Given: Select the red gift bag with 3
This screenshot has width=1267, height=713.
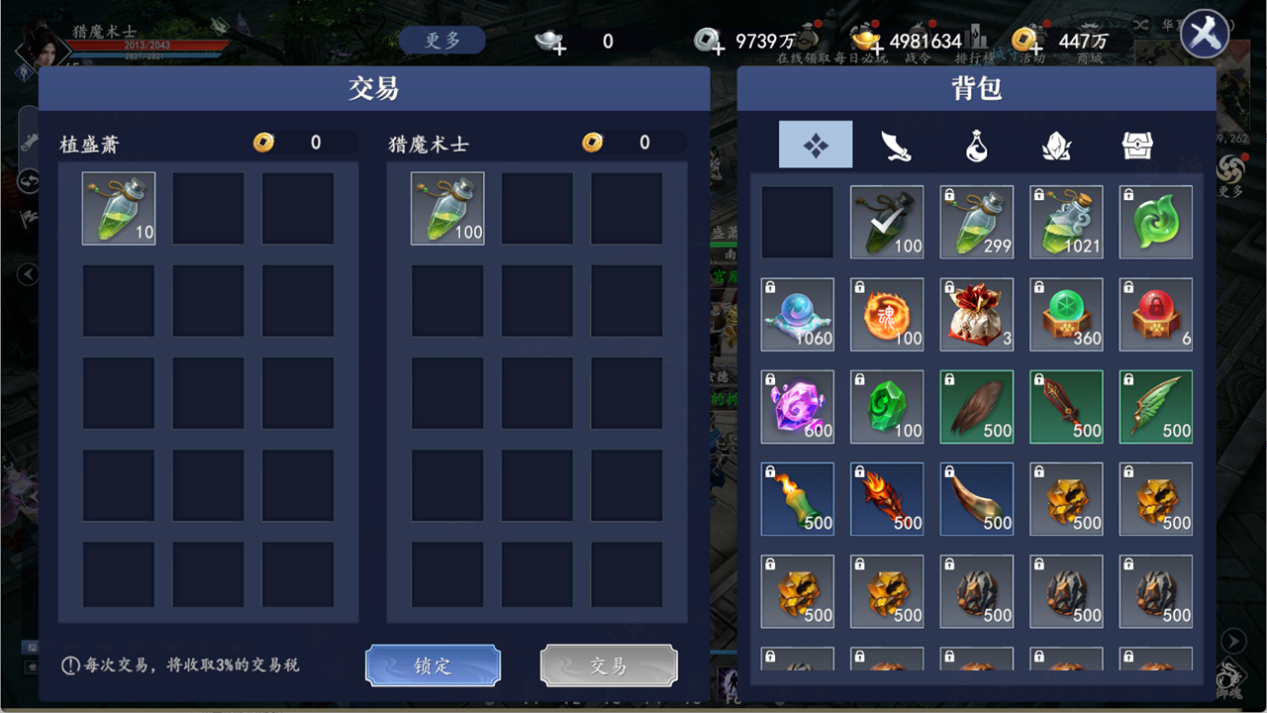Looking at the screenshot, I should tap(976, 315).
